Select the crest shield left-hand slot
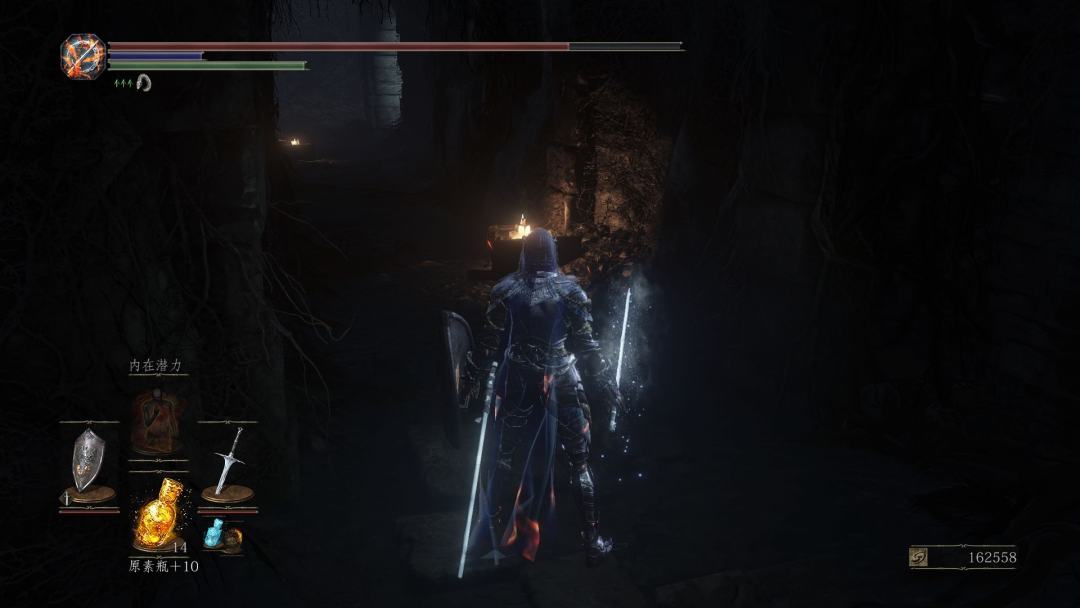This screenshot has width=1080, height=608. [x=84, y=460]
